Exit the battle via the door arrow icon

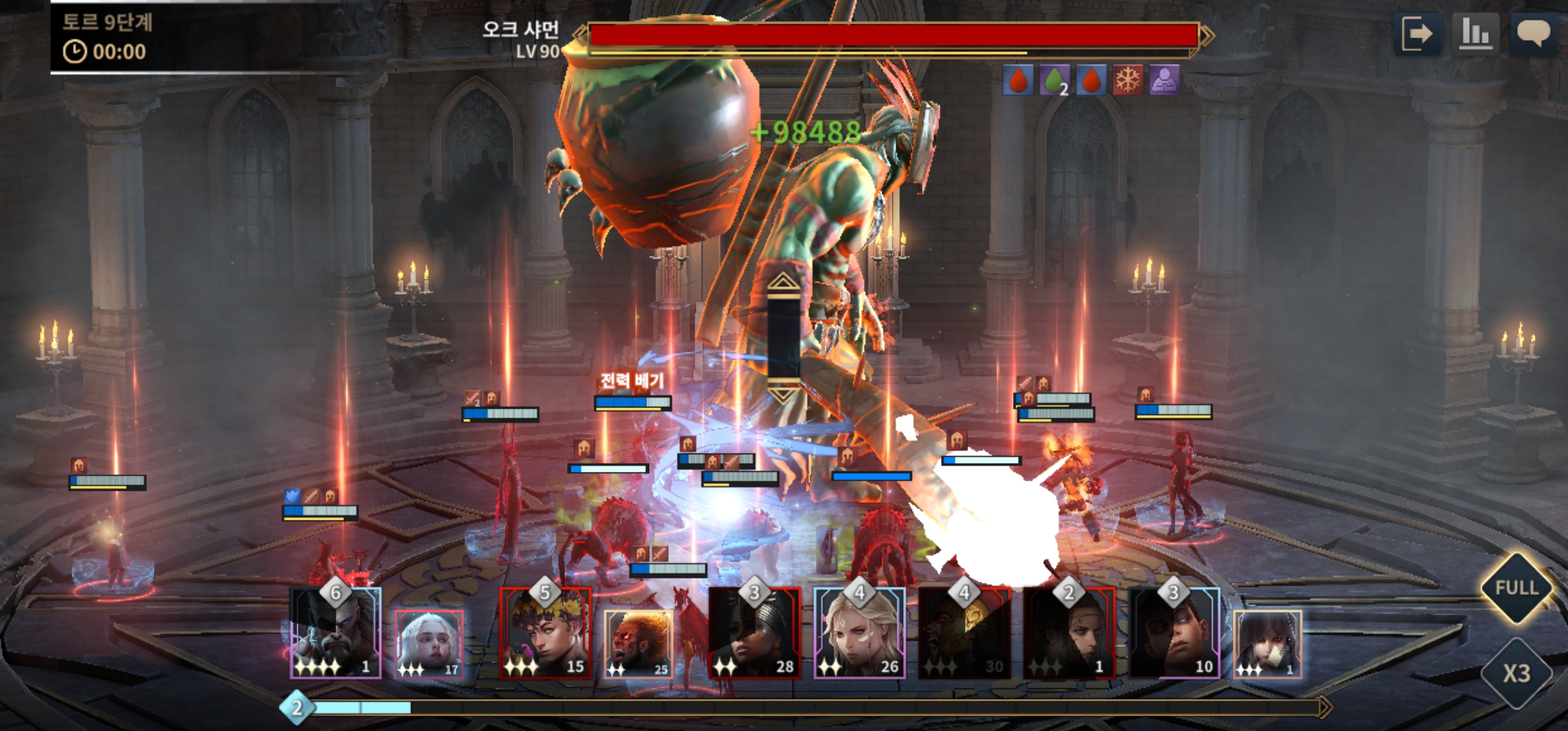1417,34
